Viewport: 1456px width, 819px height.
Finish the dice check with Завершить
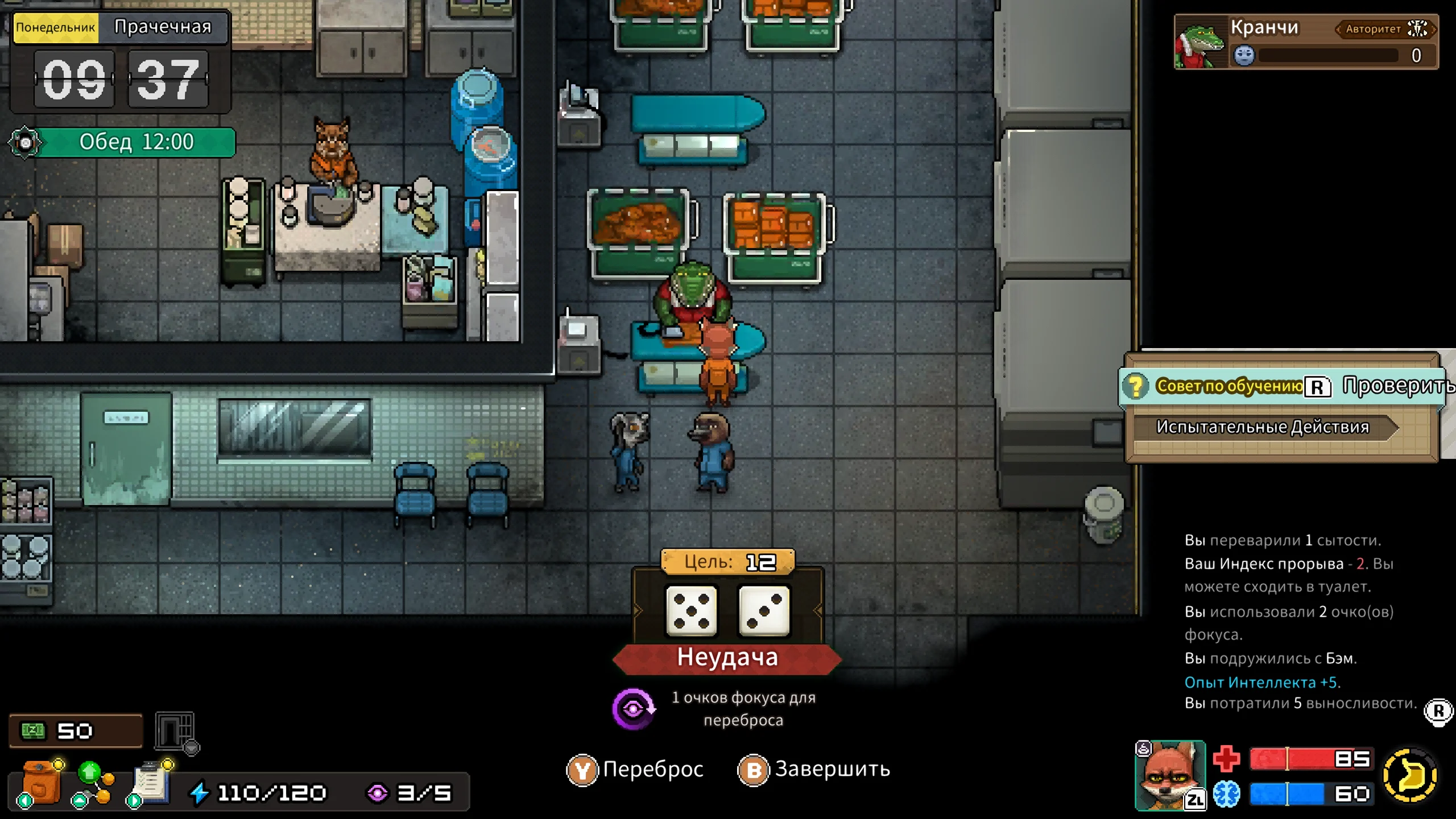click(813, 770)
